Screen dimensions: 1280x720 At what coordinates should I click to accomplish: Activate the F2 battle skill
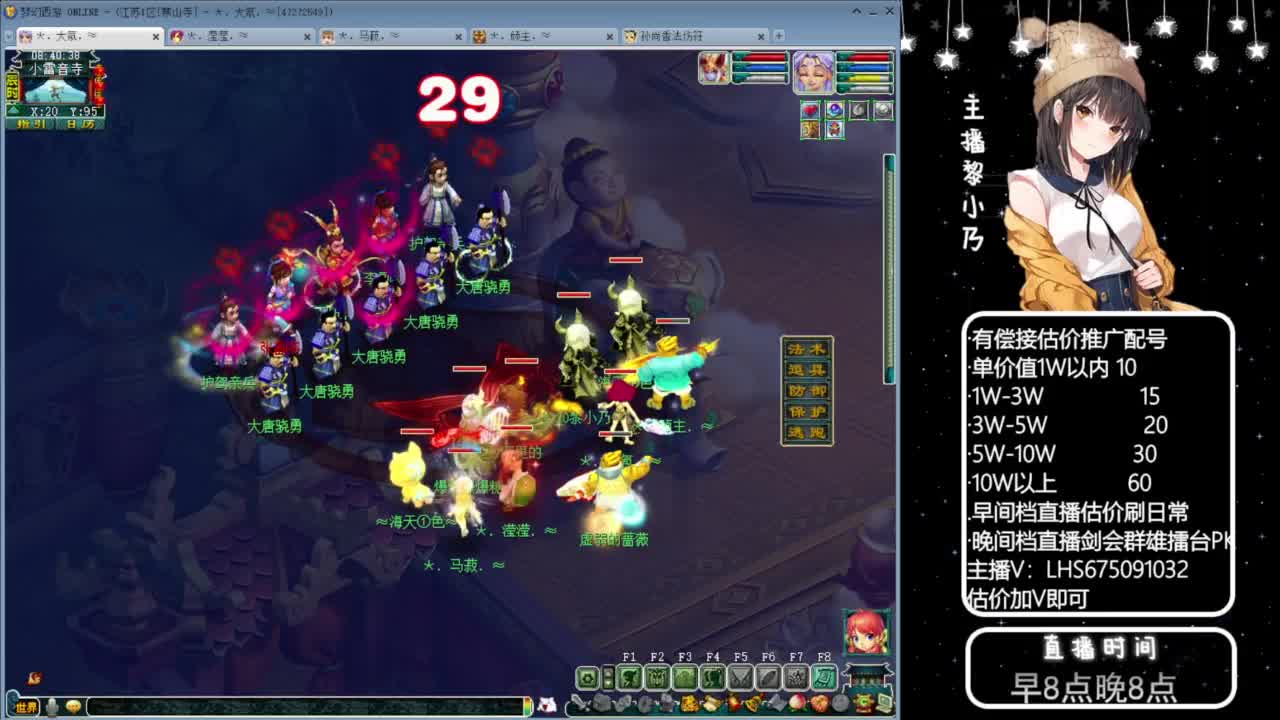[658, 675]
